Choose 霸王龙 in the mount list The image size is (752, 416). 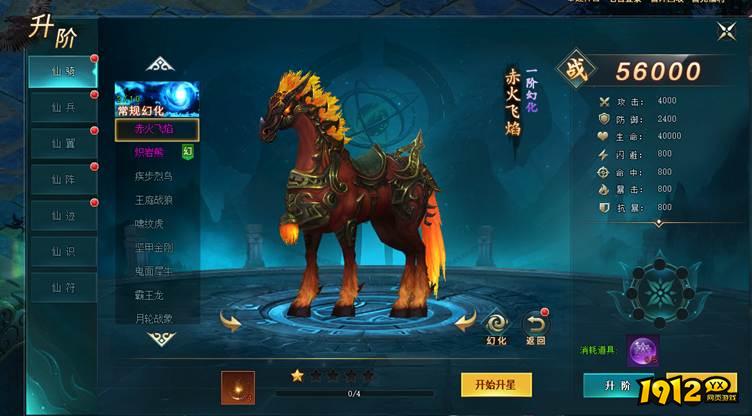pos(154,293)
